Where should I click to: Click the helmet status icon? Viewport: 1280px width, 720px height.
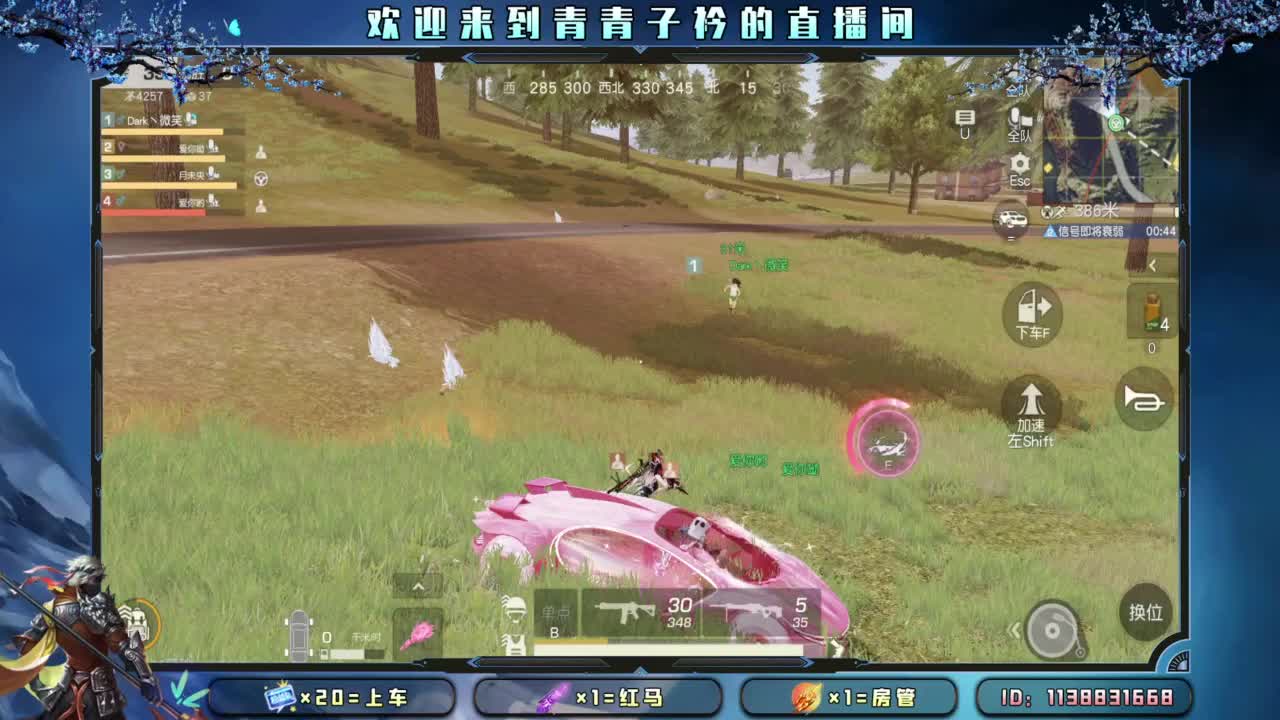[x=516, y=608]
